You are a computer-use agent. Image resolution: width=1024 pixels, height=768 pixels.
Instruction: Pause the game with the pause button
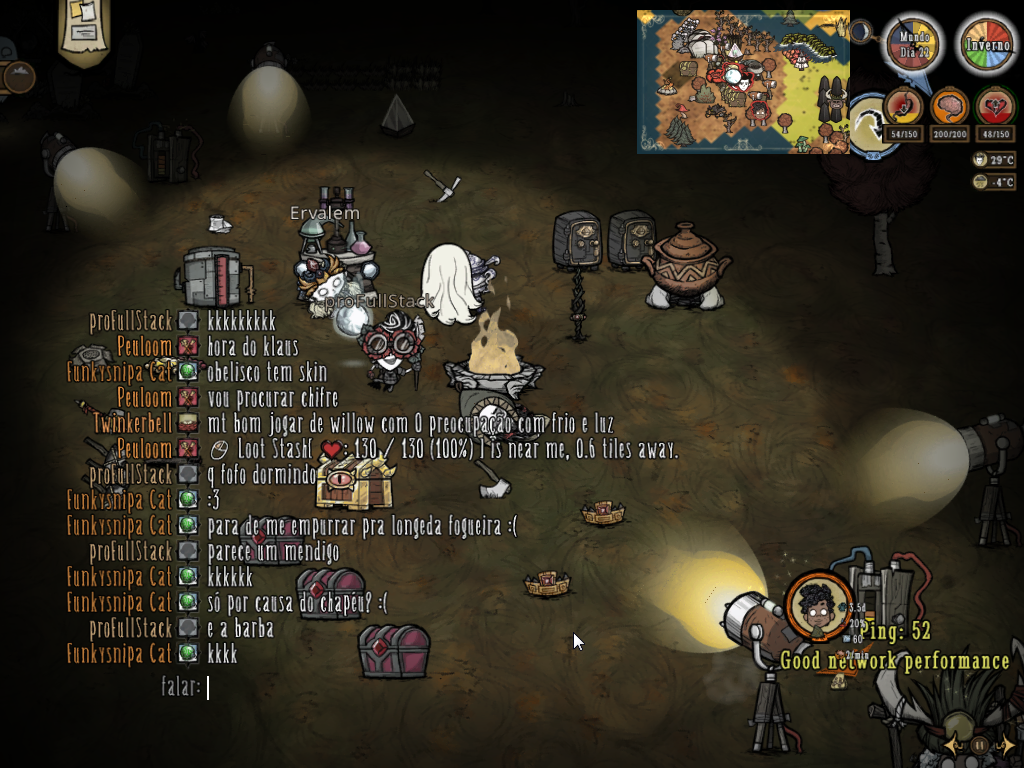tap(980, 745)
